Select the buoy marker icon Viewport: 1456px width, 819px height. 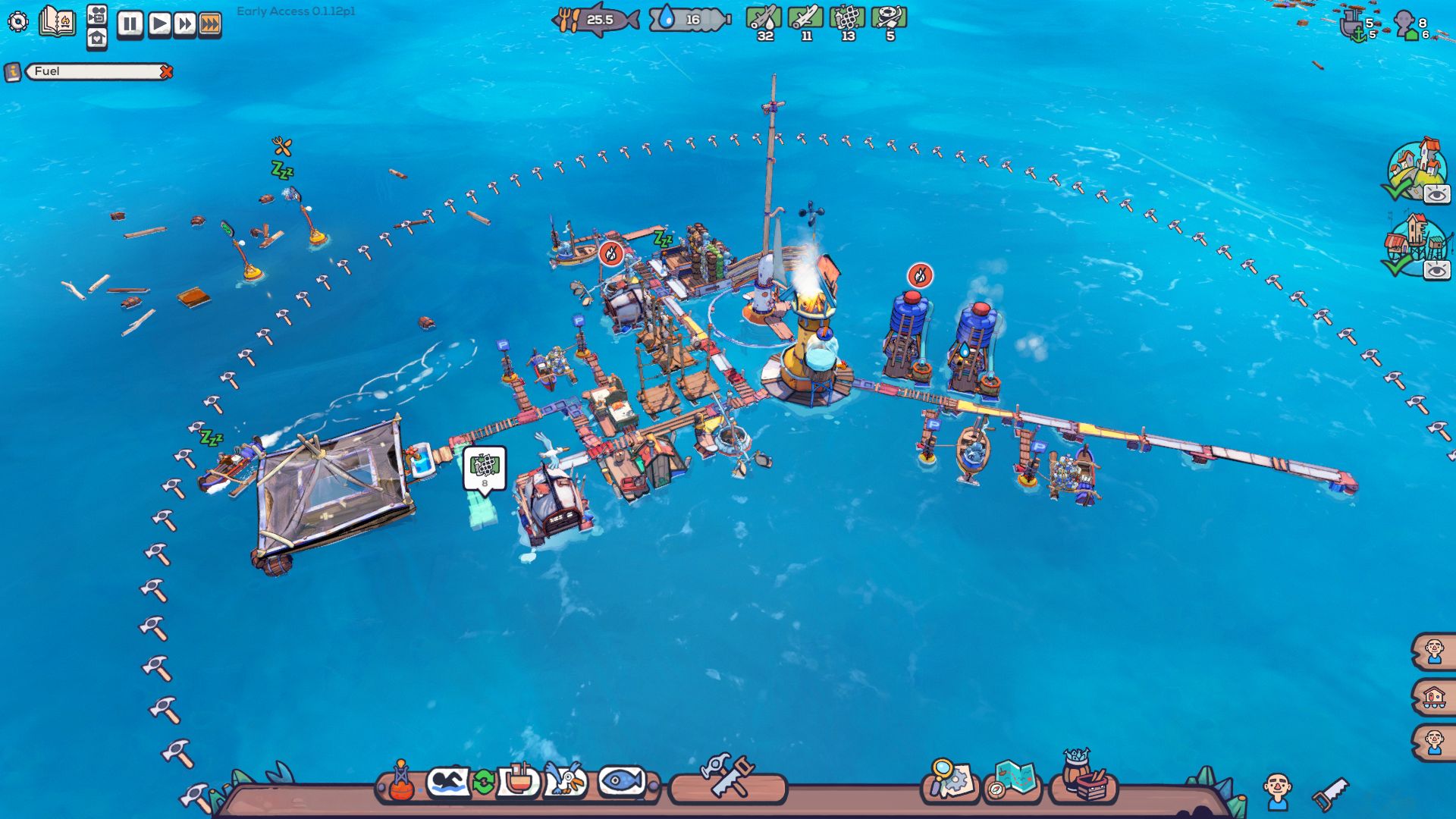[402, 781]
